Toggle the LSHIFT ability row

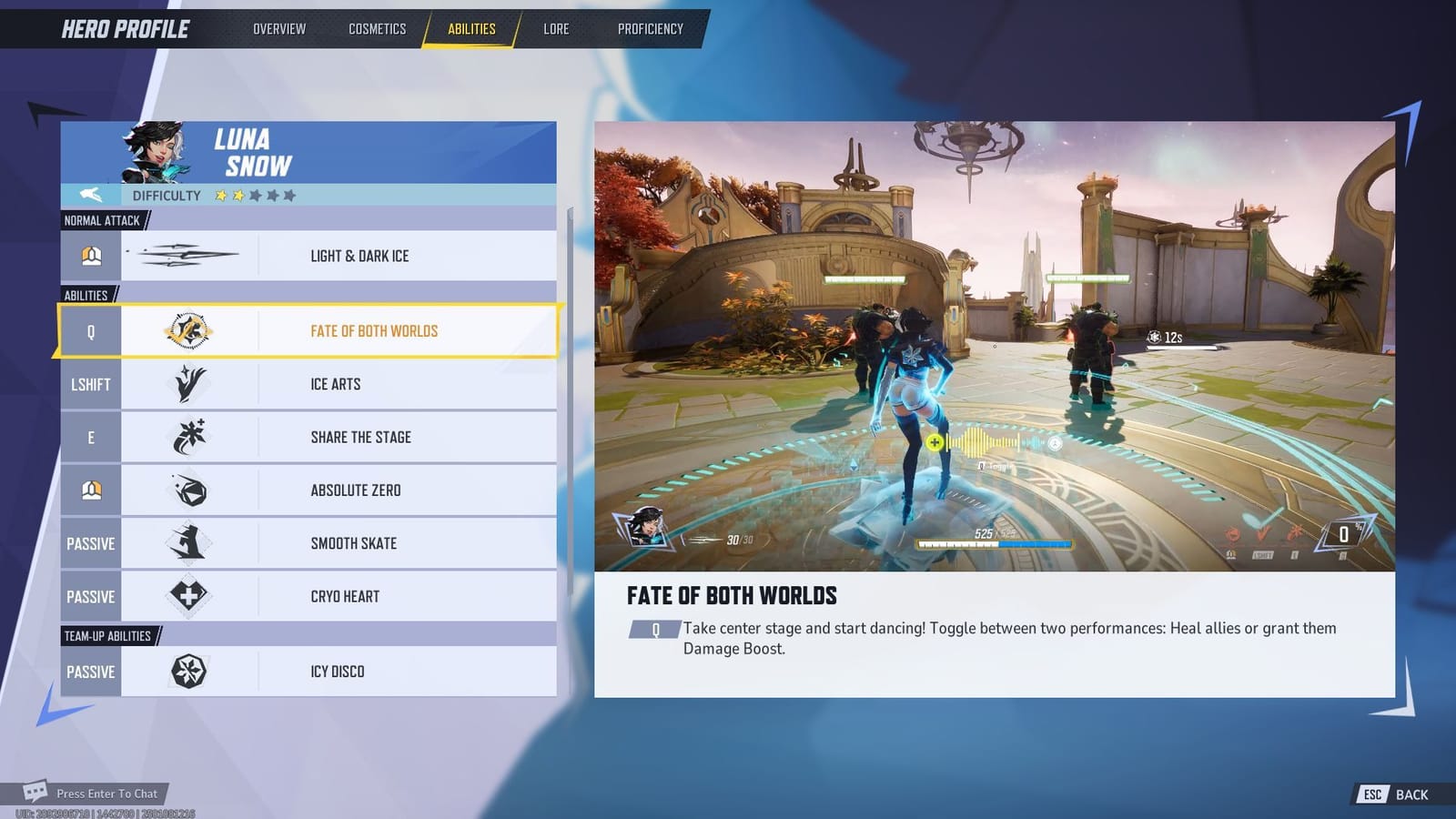point(90,384)
